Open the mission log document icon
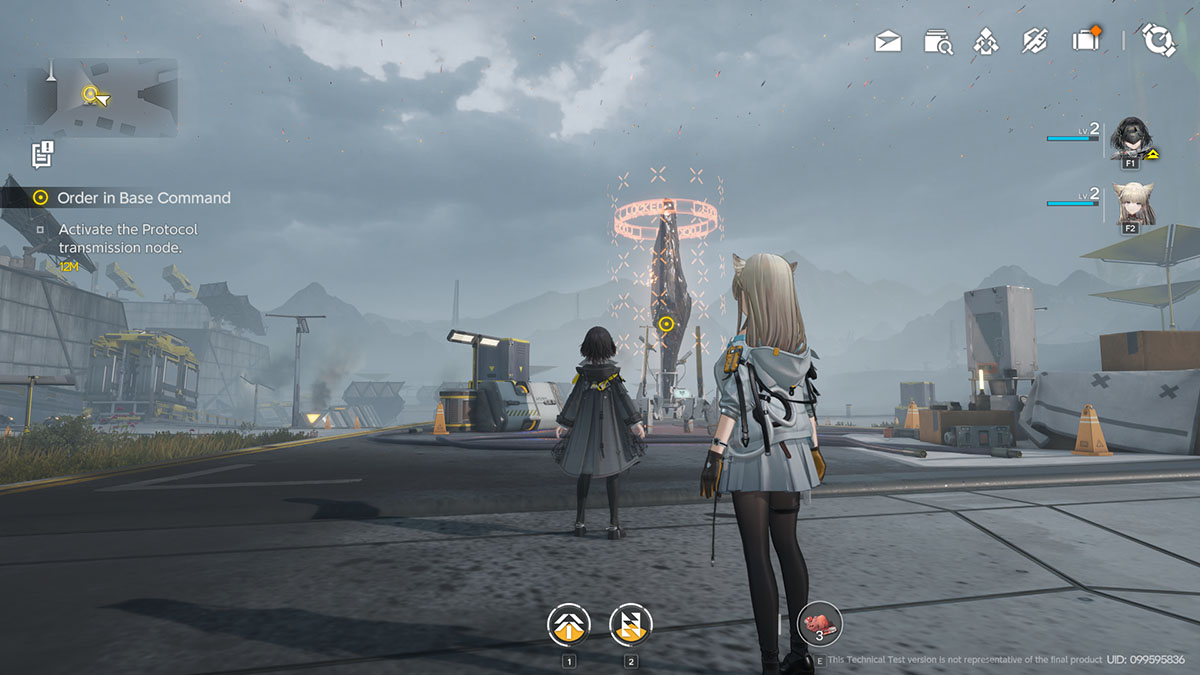Viewport: 1200px width, 675px height. coord(42,154)
